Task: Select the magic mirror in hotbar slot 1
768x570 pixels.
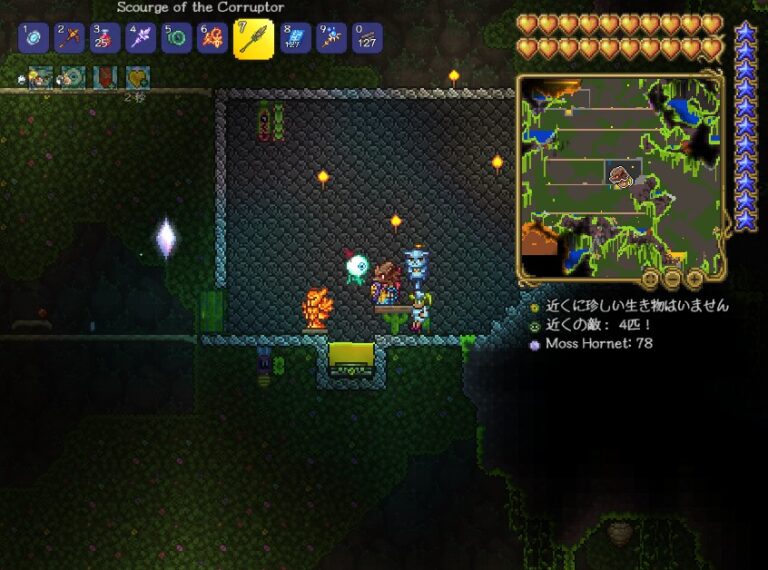Action: (x=34, y=39)
